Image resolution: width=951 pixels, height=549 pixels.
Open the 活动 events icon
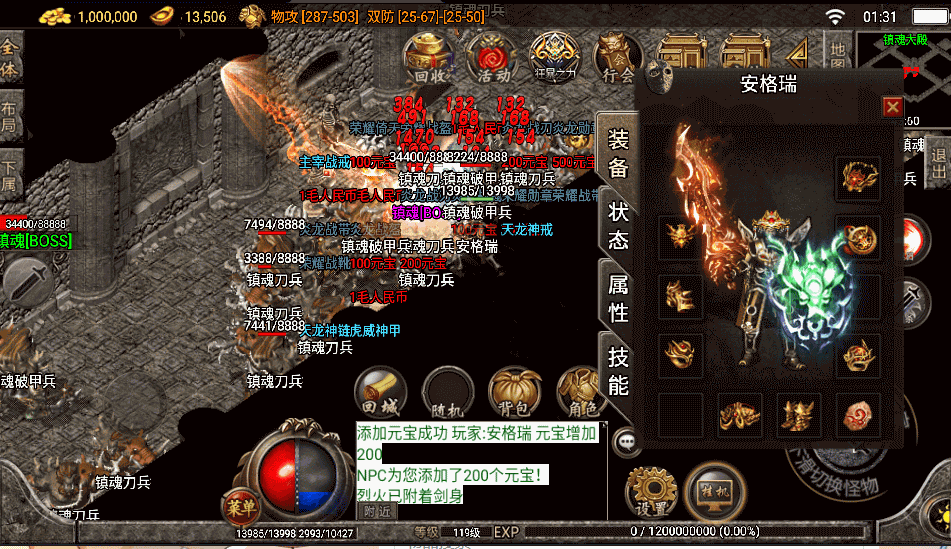492,57
